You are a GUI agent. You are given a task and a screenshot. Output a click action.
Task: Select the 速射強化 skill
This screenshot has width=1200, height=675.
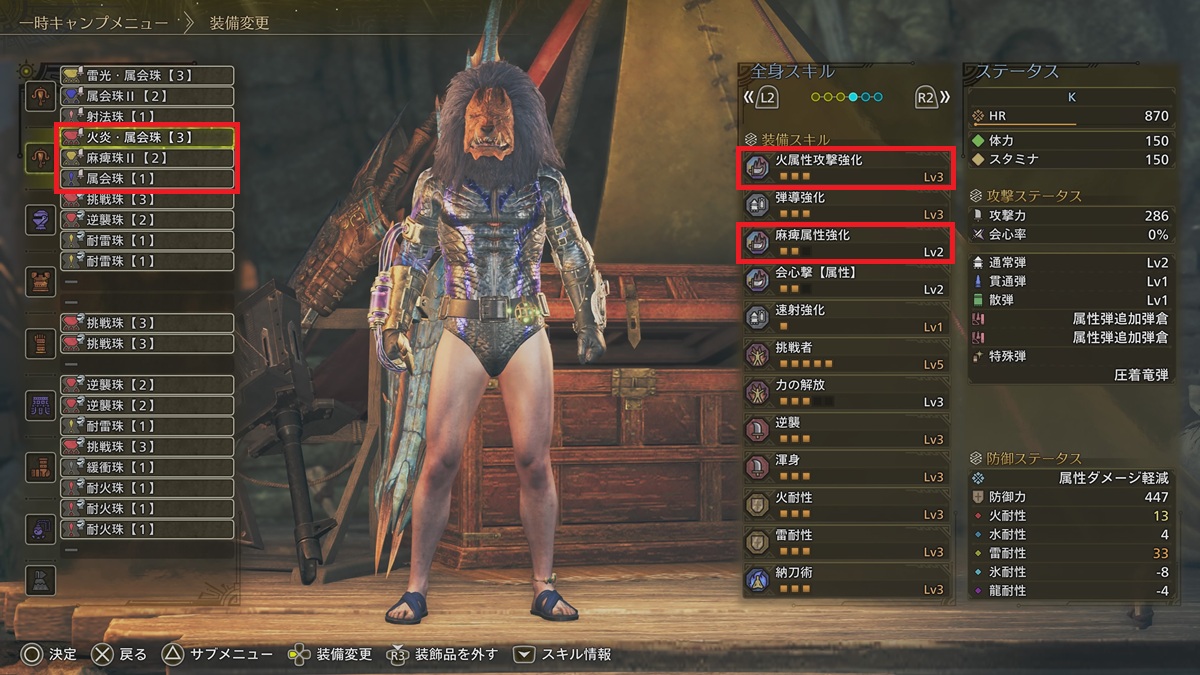845,318
